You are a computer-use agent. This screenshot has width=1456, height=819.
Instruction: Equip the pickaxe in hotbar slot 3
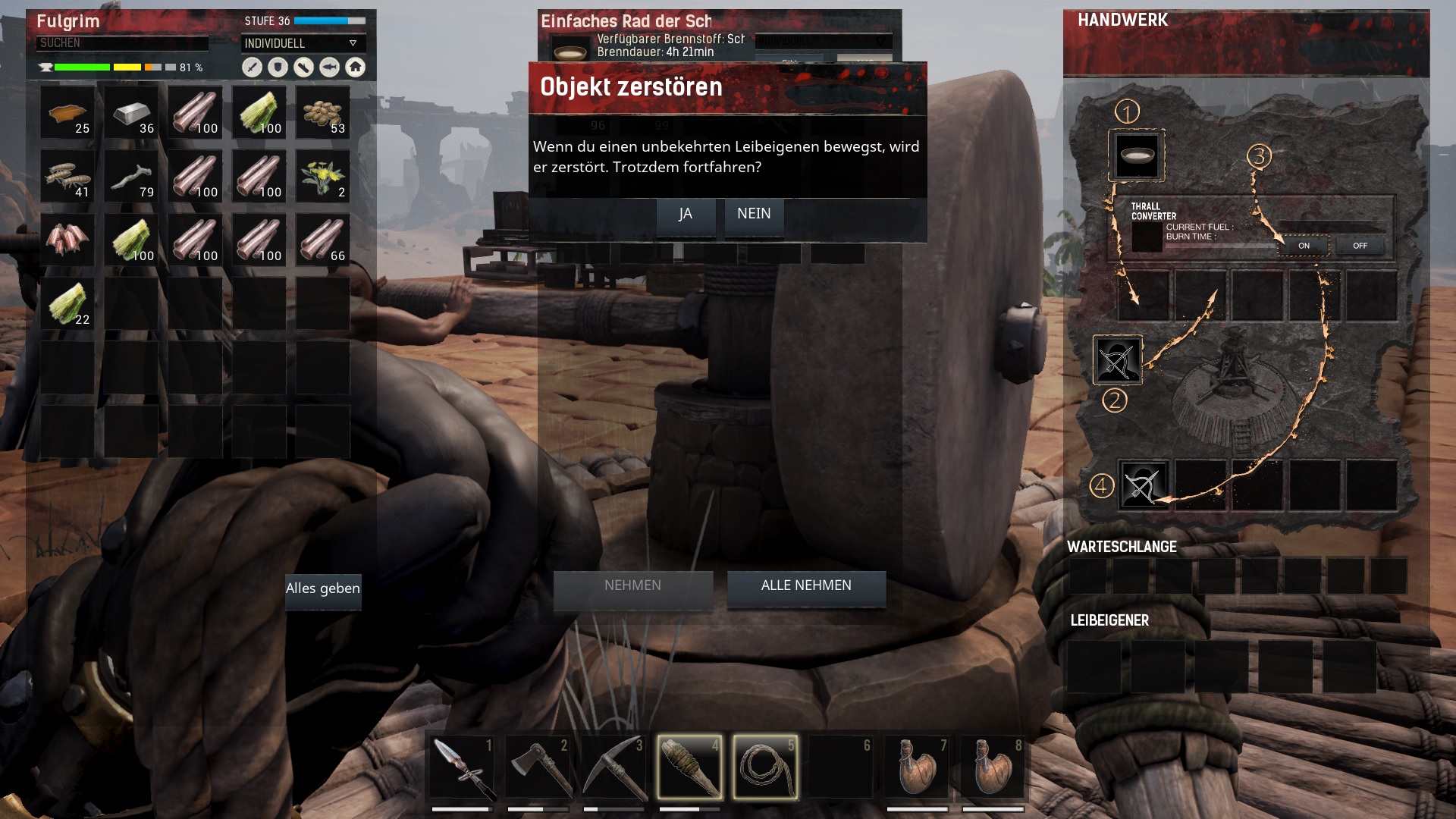[613, 767]
